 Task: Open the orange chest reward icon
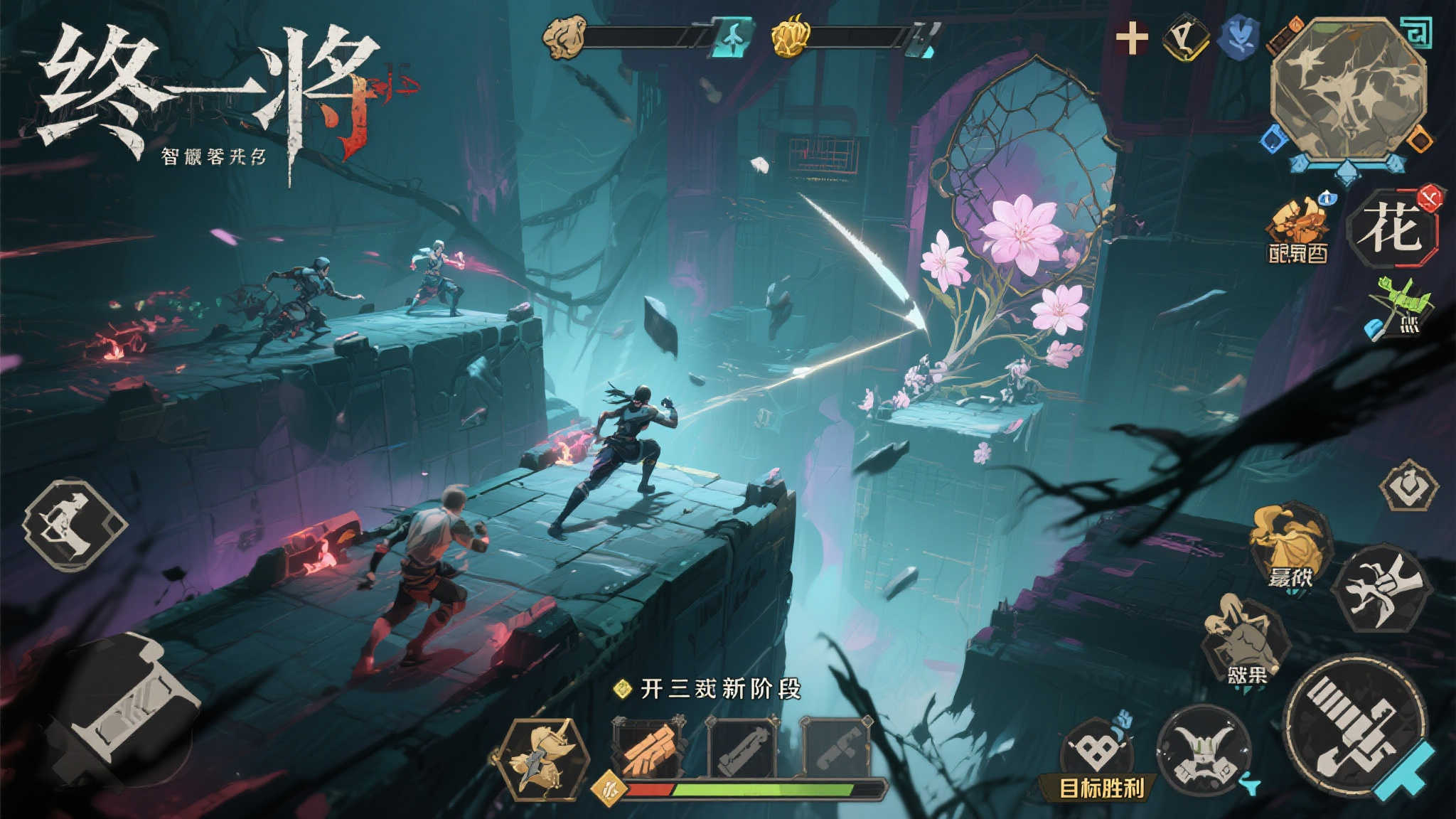(1297, 229)
